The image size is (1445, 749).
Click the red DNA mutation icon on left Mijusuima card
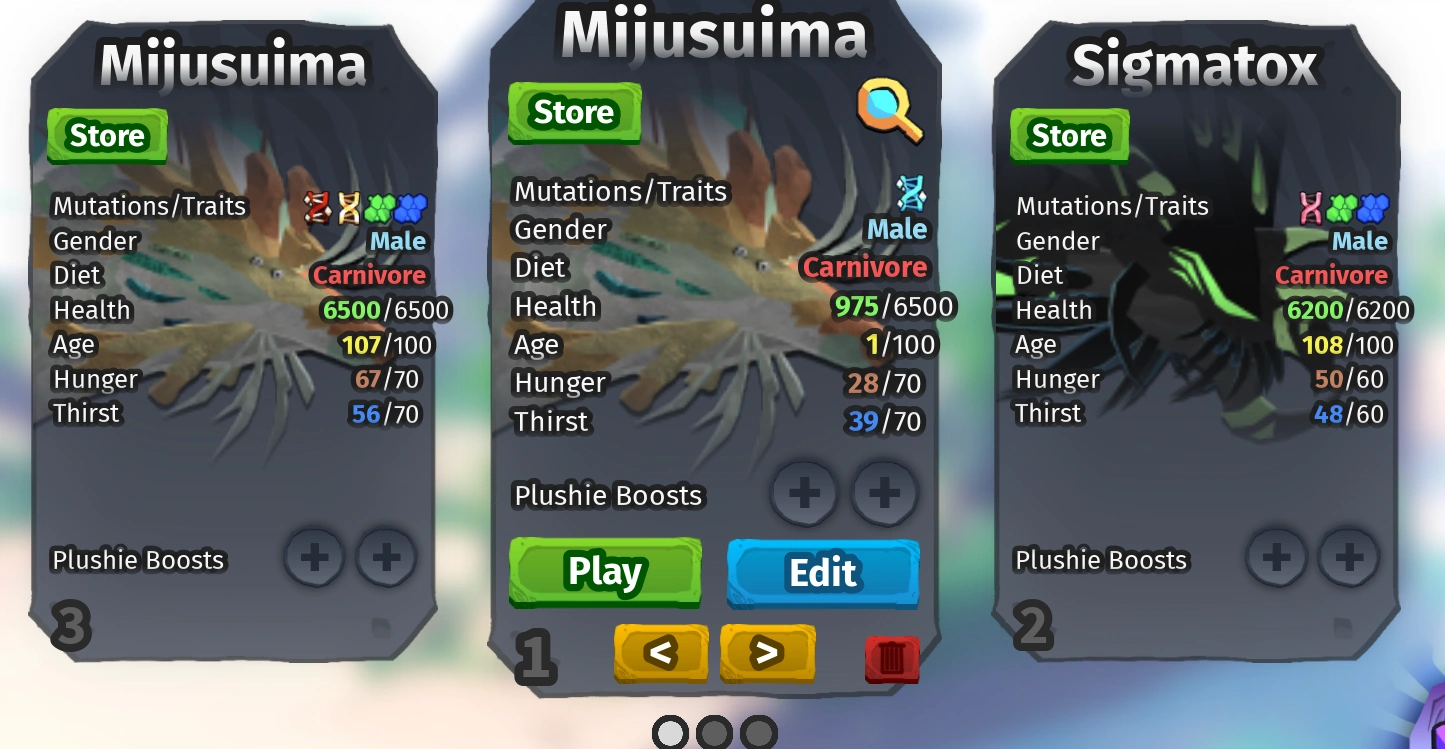(315, 206)
